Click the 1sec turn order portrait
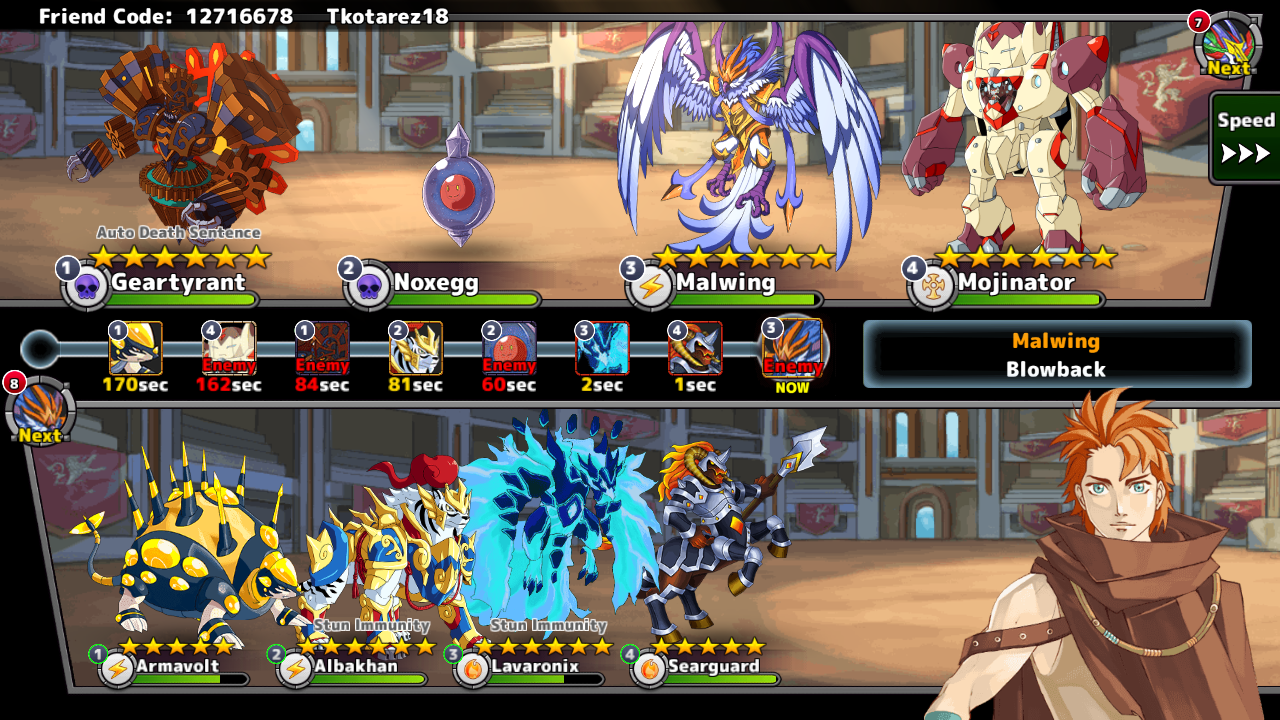 point(695,348)
